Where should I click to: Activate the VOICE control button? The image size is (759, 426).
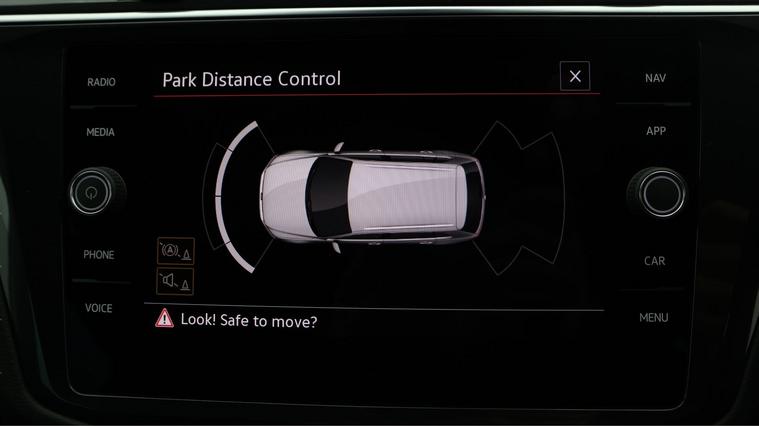pyautogui.click(x=99, y=308)
